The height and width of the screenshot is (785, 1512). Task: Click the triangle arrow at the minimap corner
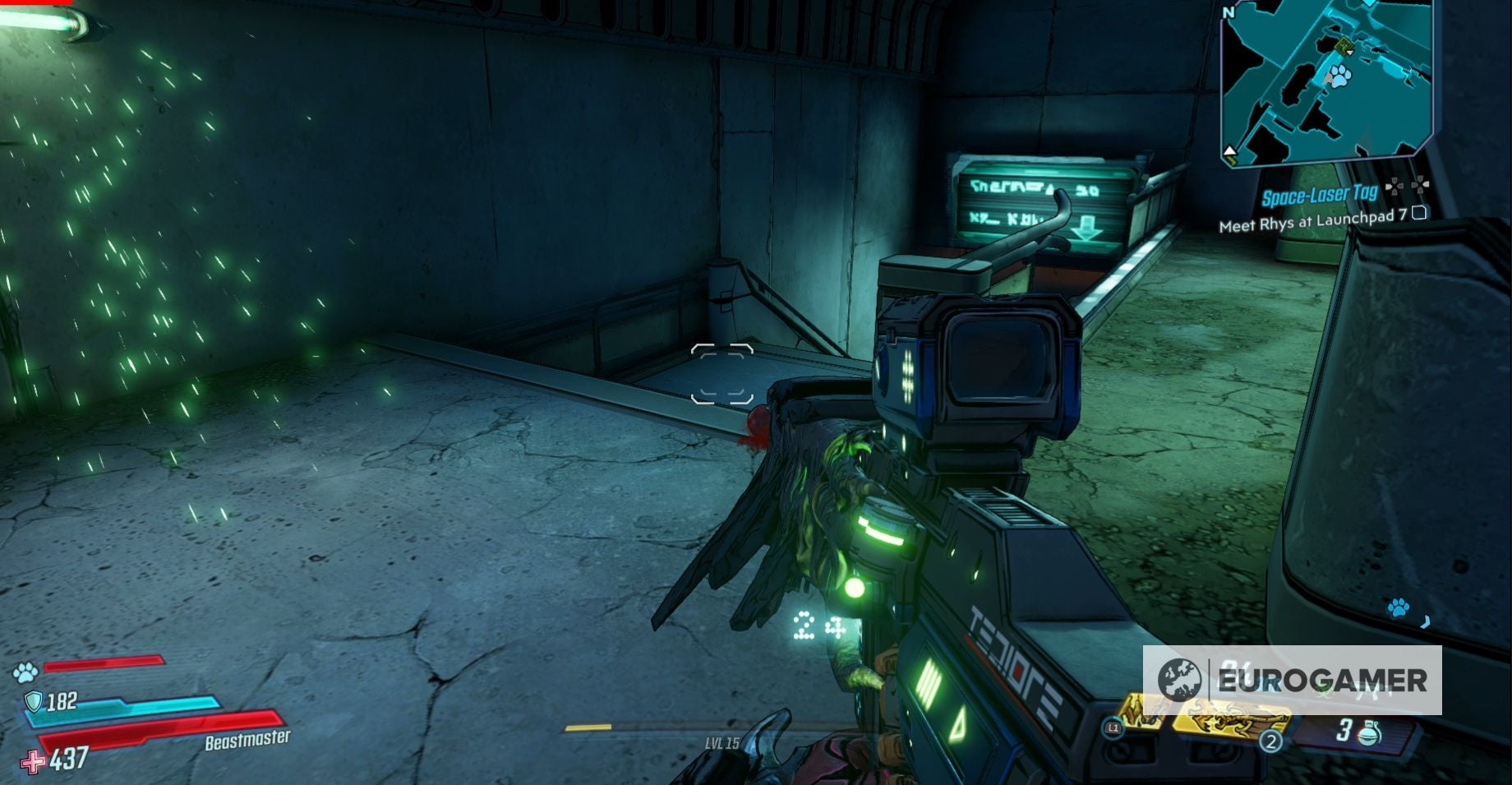click(x=1230, y=149)
